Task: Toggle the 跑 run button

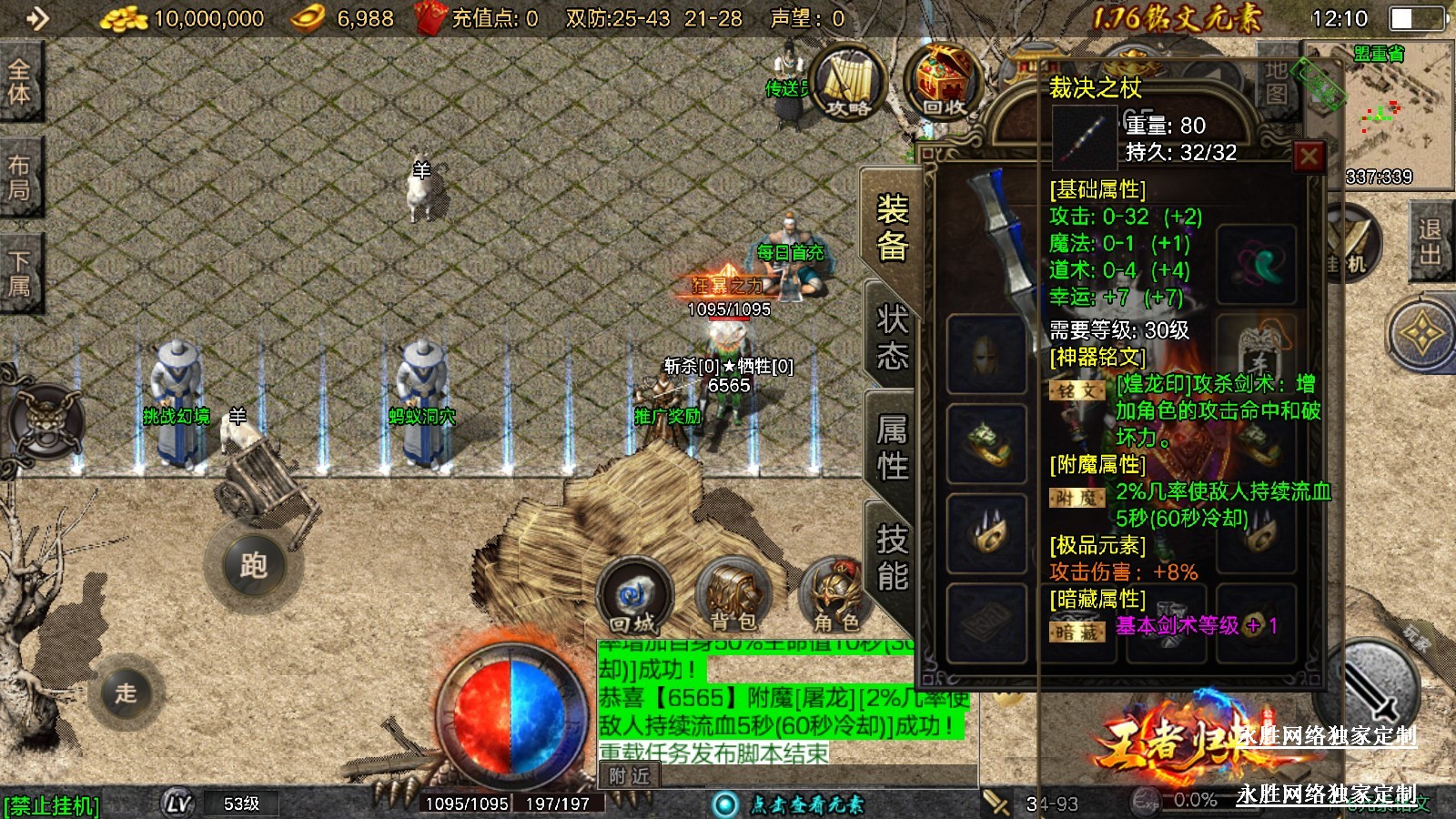Action: (253, 566)
